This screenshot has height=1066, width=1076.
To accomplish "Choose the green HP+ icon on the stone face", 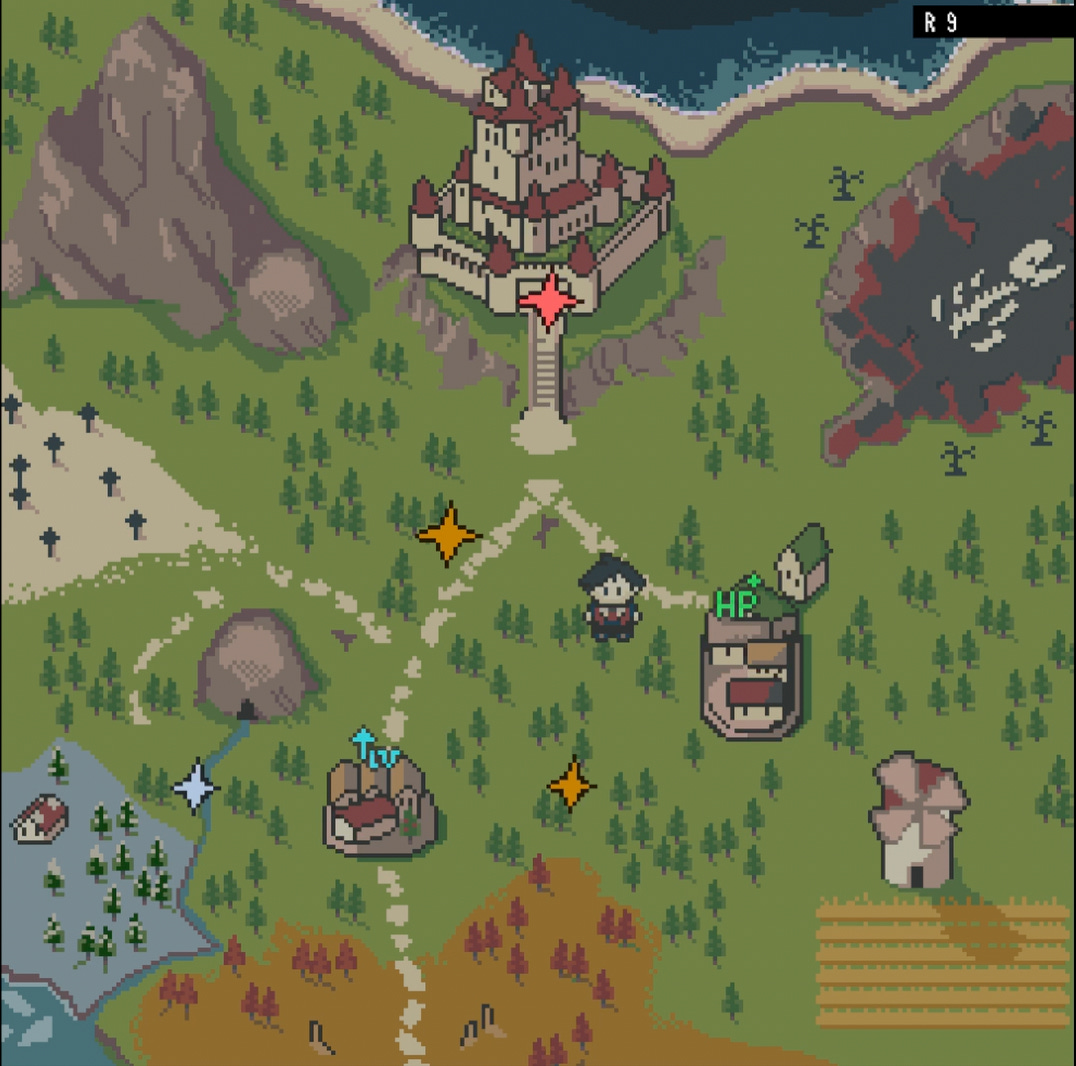I will (x=738, y=602).
